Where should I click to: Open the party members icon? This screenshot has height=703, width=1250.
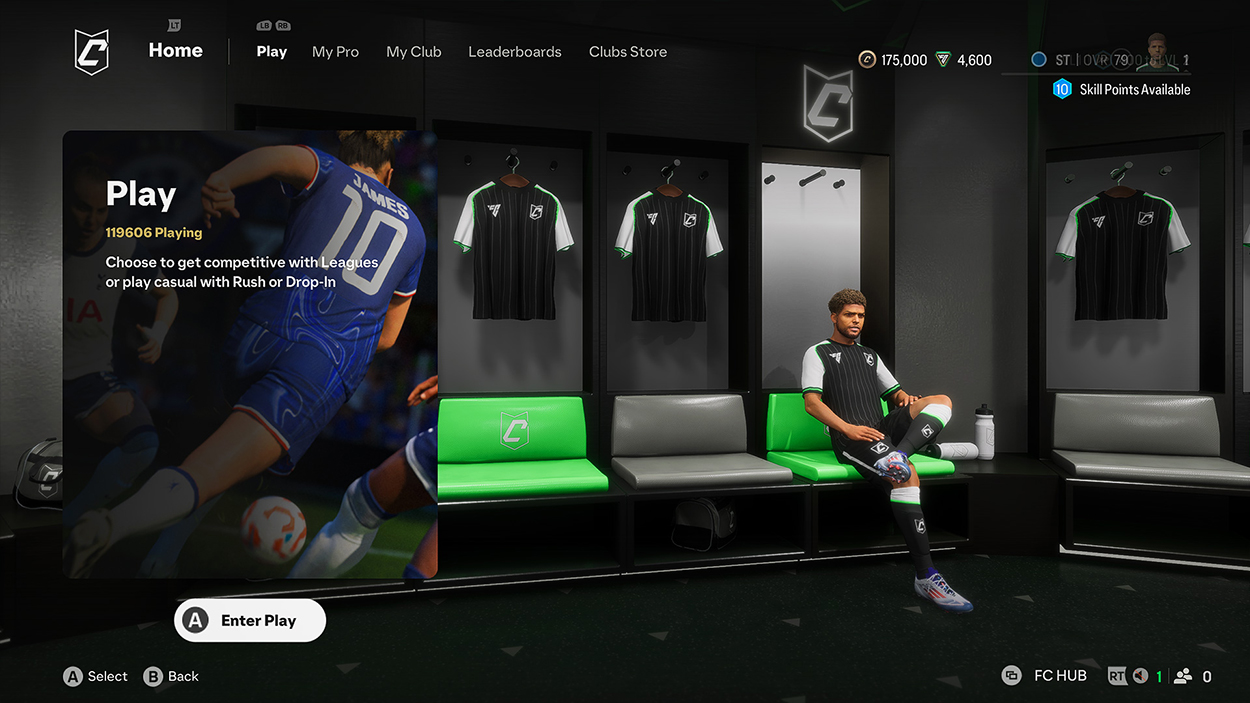coord(1183,677)
